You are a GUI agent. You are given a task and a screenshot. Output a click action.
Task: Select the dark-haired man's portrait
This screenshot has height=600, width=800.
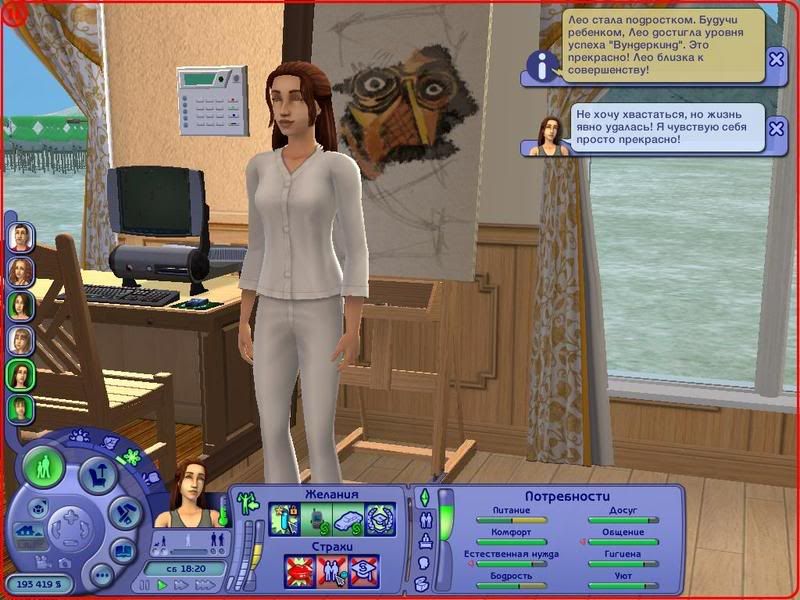tap(20, 236)
